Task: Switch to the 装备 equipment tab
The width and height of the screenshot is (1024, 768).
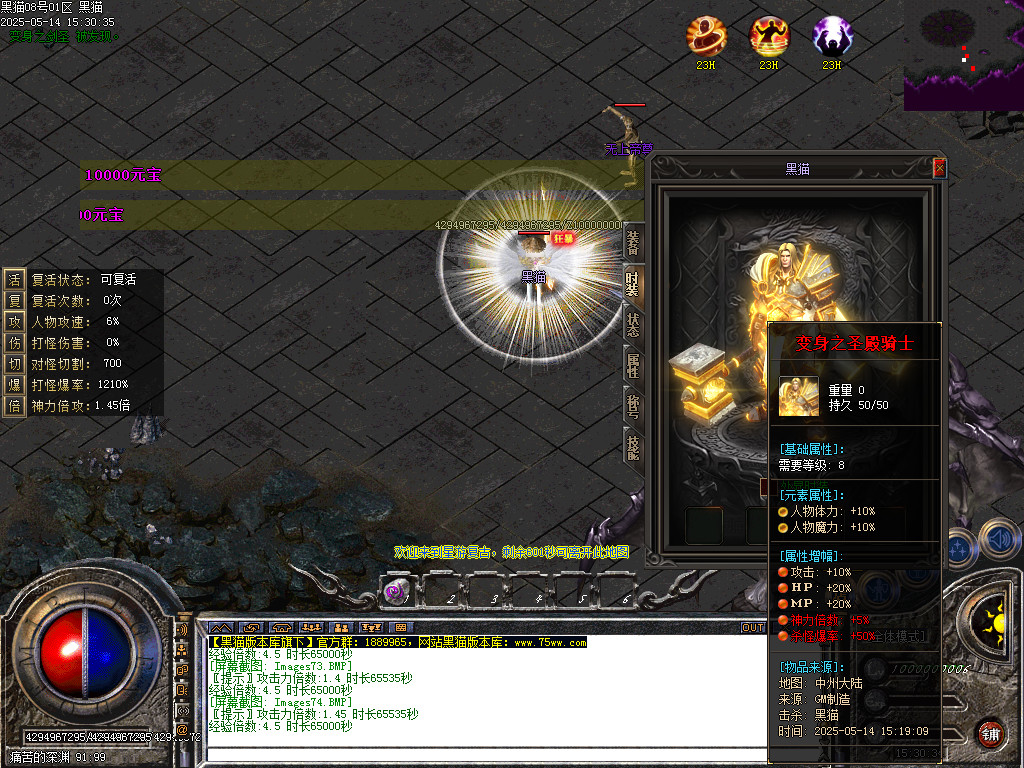Action: (x=633, y=243)
